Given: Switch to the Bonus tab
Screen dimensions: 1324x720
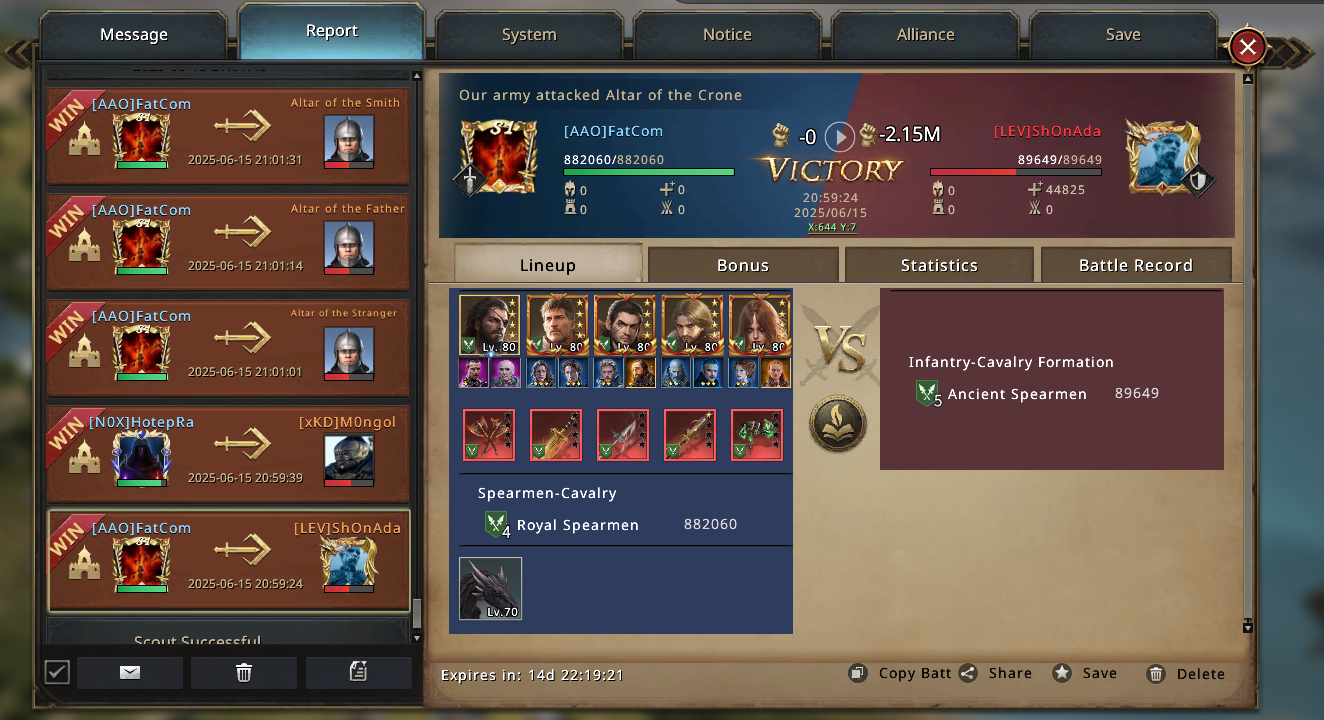Looking at the screenshot, I should 743,265.
